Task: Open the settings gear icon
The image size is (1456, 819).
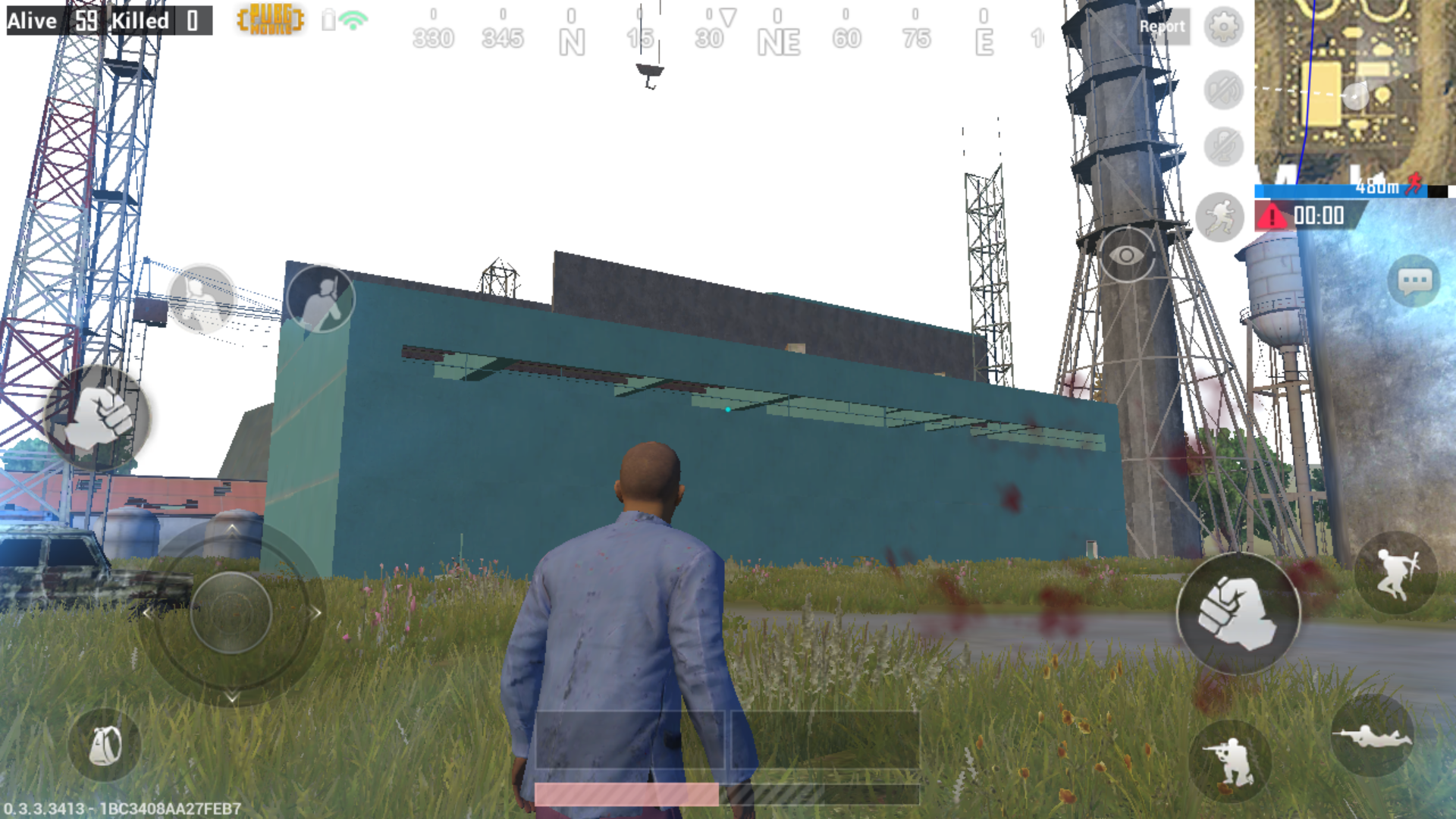Action: 1222,27
